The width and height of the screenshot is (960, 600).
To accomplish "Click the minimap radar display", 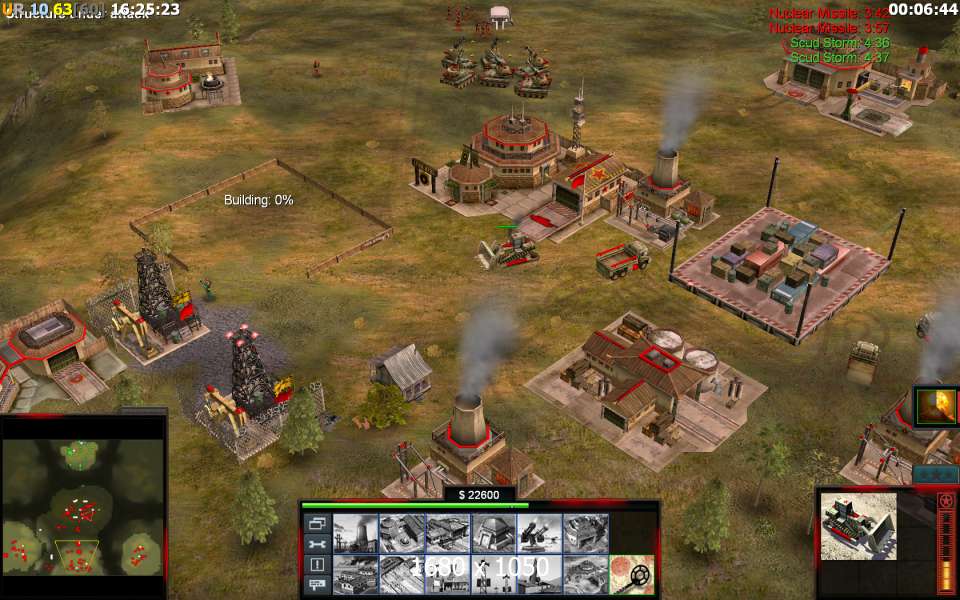I will pyautogui.click(x=83, y=506).
